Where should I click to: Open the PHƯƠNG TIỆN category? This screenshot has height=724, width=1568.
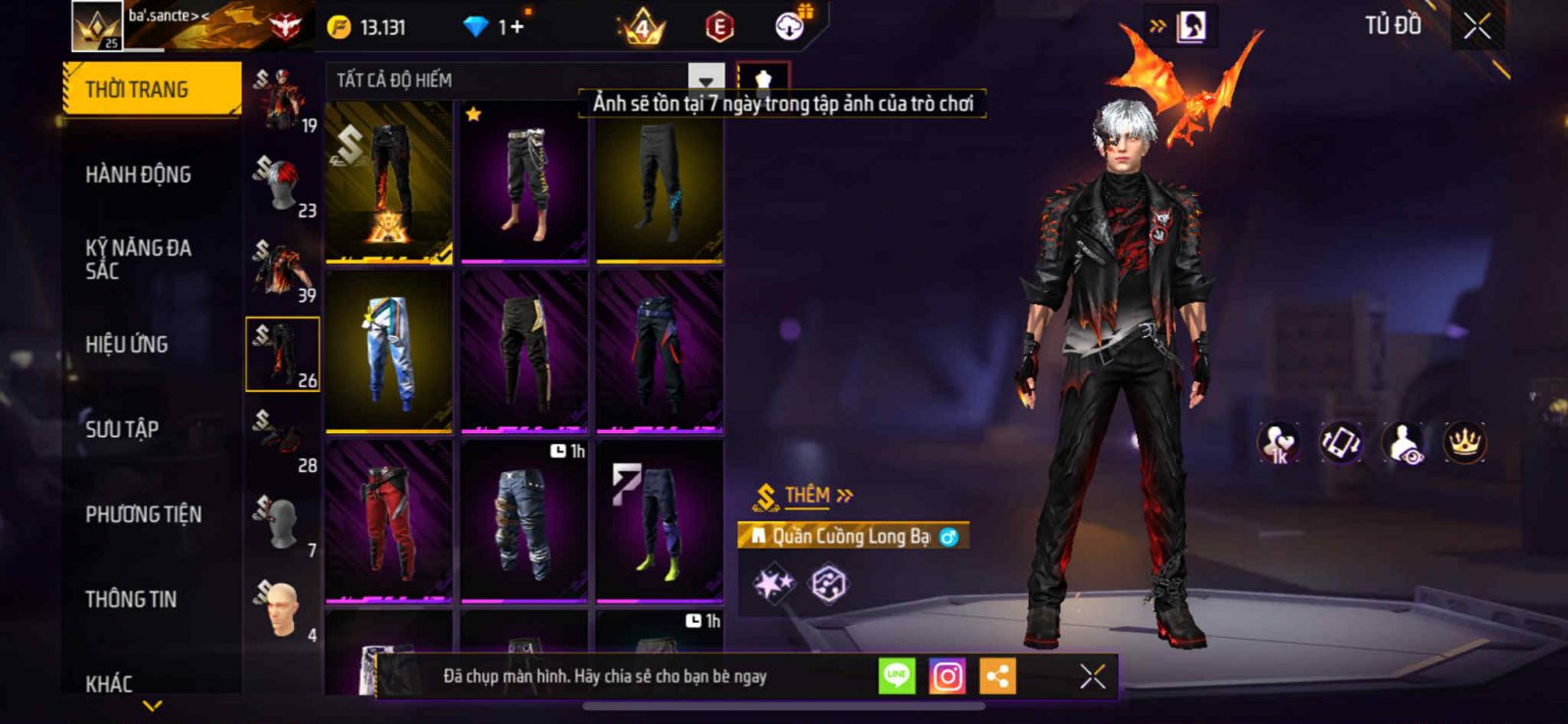pos(143,514)
